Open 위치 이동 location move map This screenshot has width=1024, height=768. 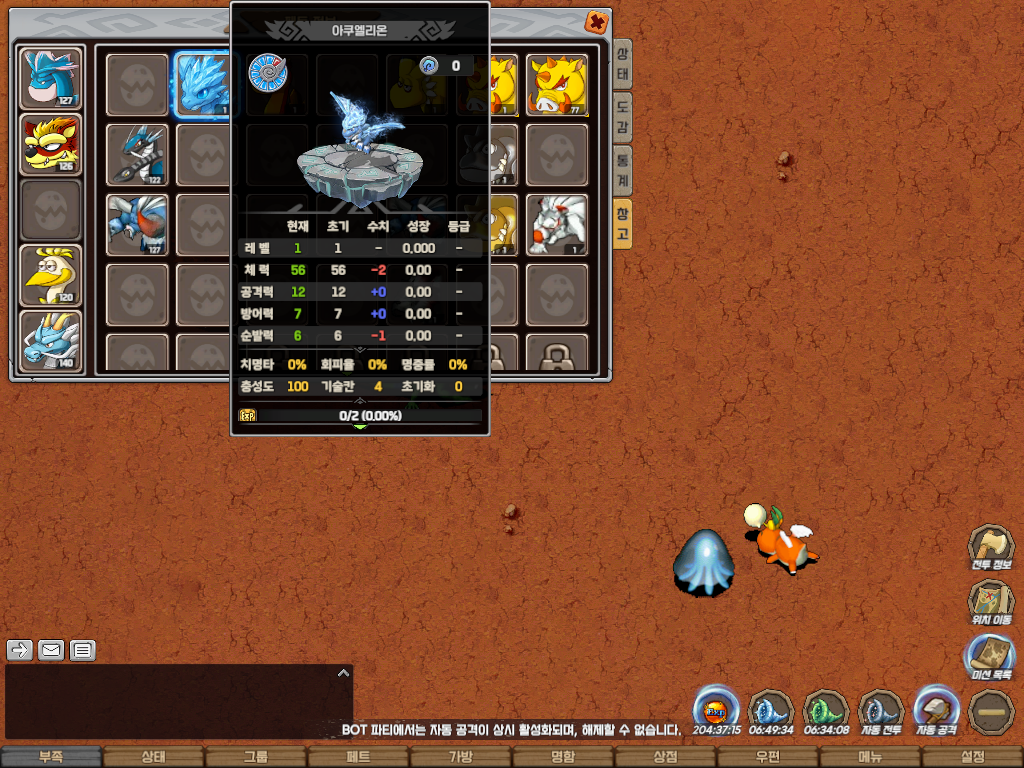coord(991,603)
